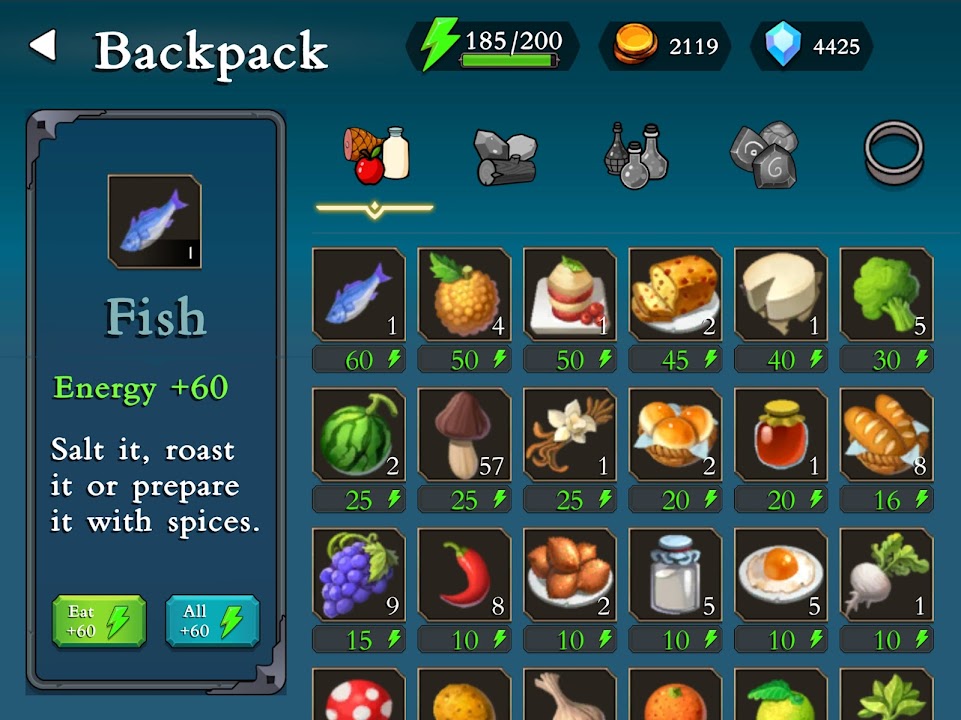Choose the red jam jar slot
The height and width of the screenshot is (720, 961).
[781, 434]
